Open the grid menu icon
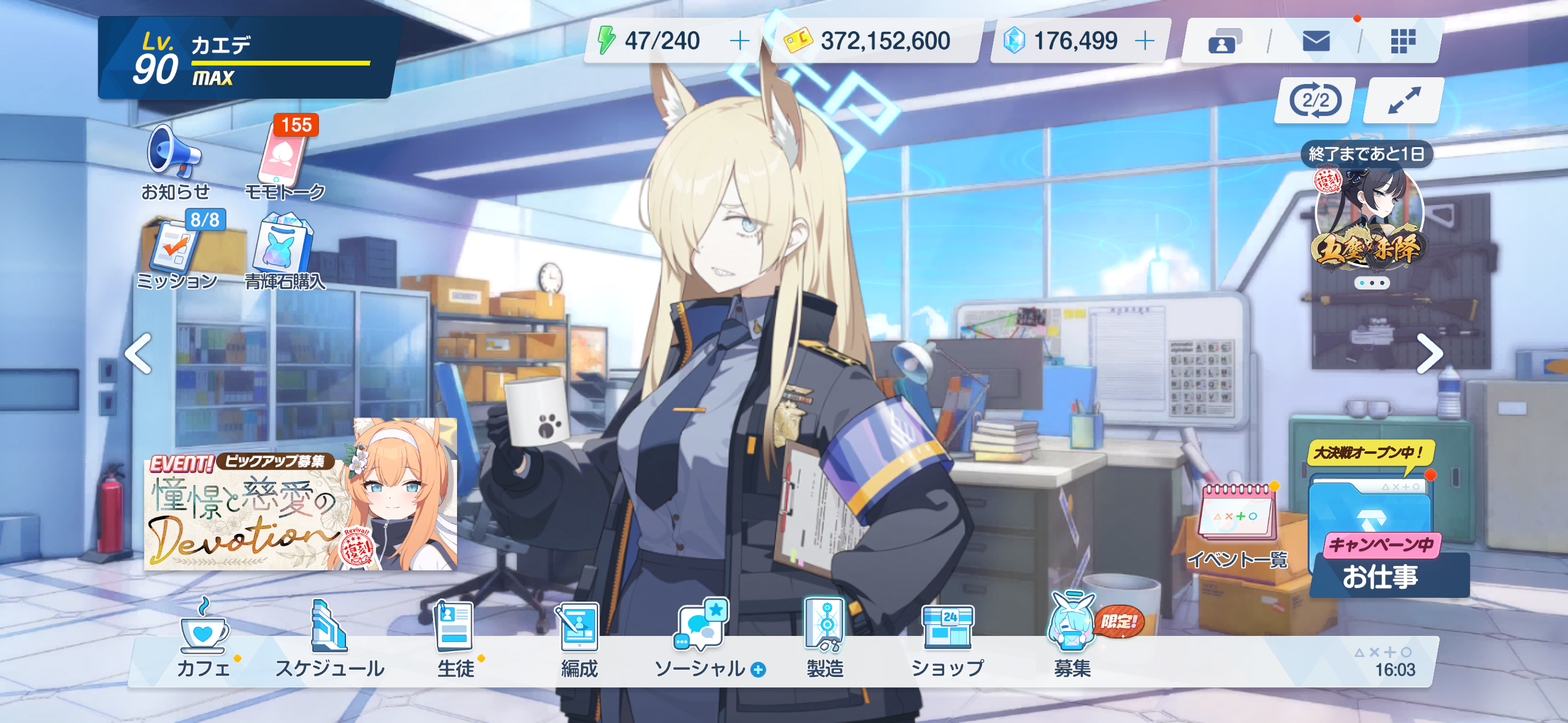 click(1402, 42)
